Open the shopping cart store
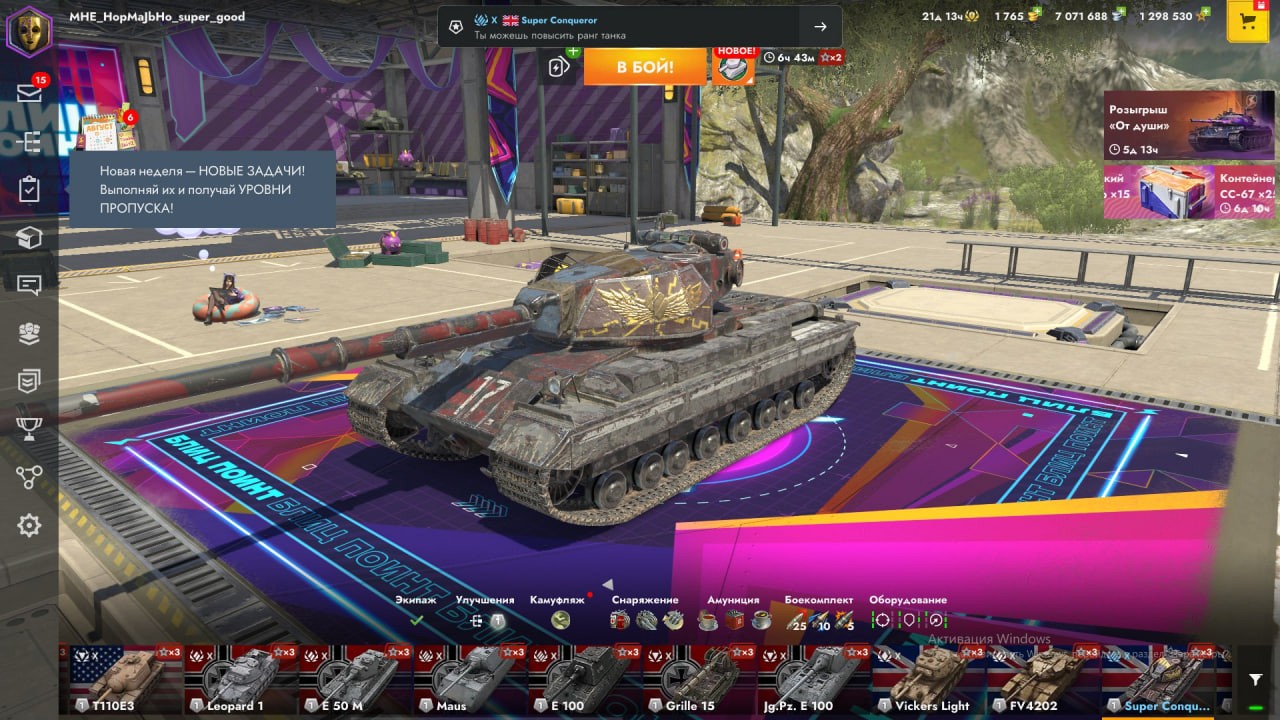Image resolution: width=1280 pixels, height=720 pixels. coord(1247,22)
